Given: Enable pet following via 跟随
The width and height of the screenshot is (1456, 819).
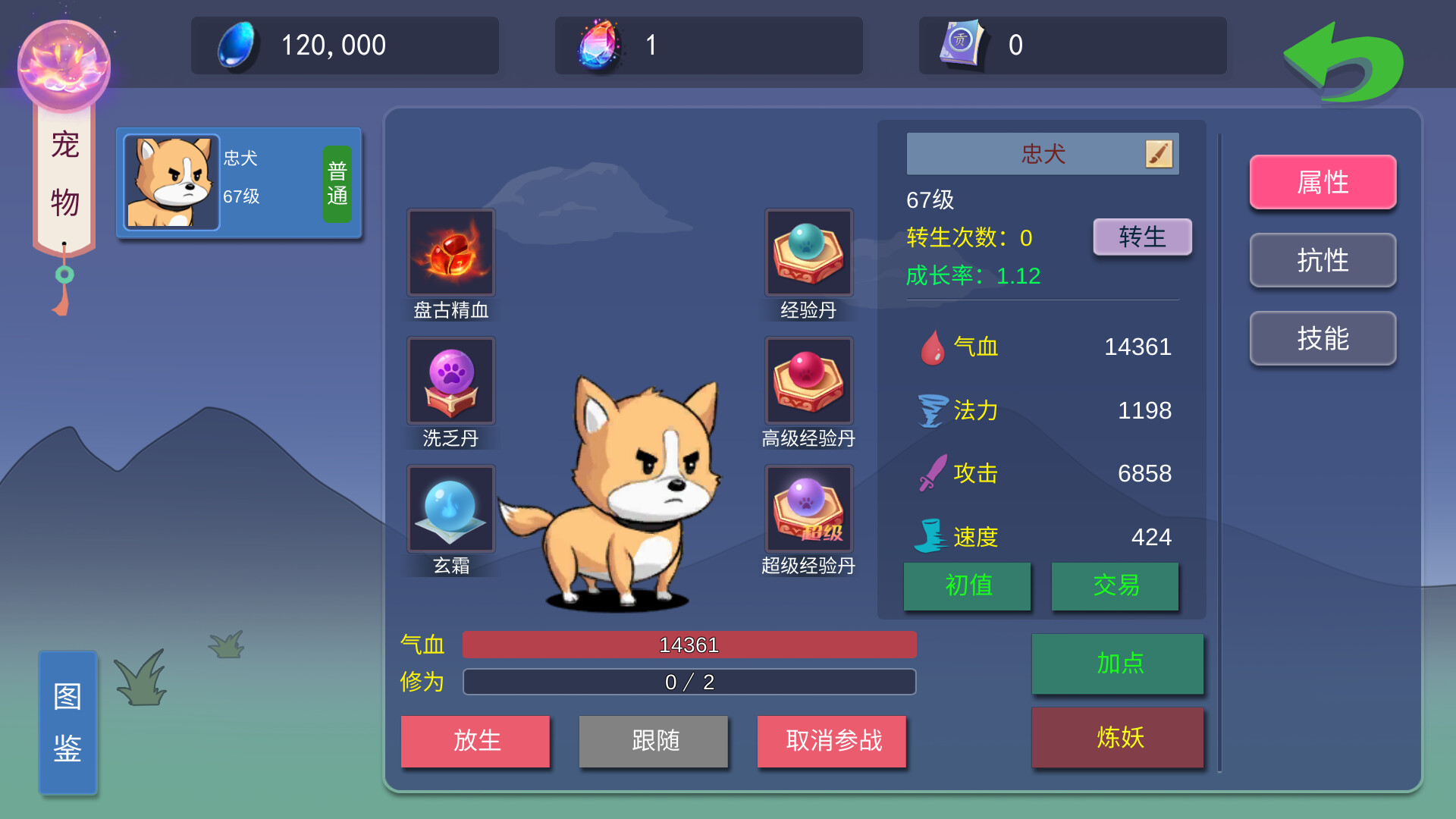Looking at the screenshot, I should click(x=653, y=742).
